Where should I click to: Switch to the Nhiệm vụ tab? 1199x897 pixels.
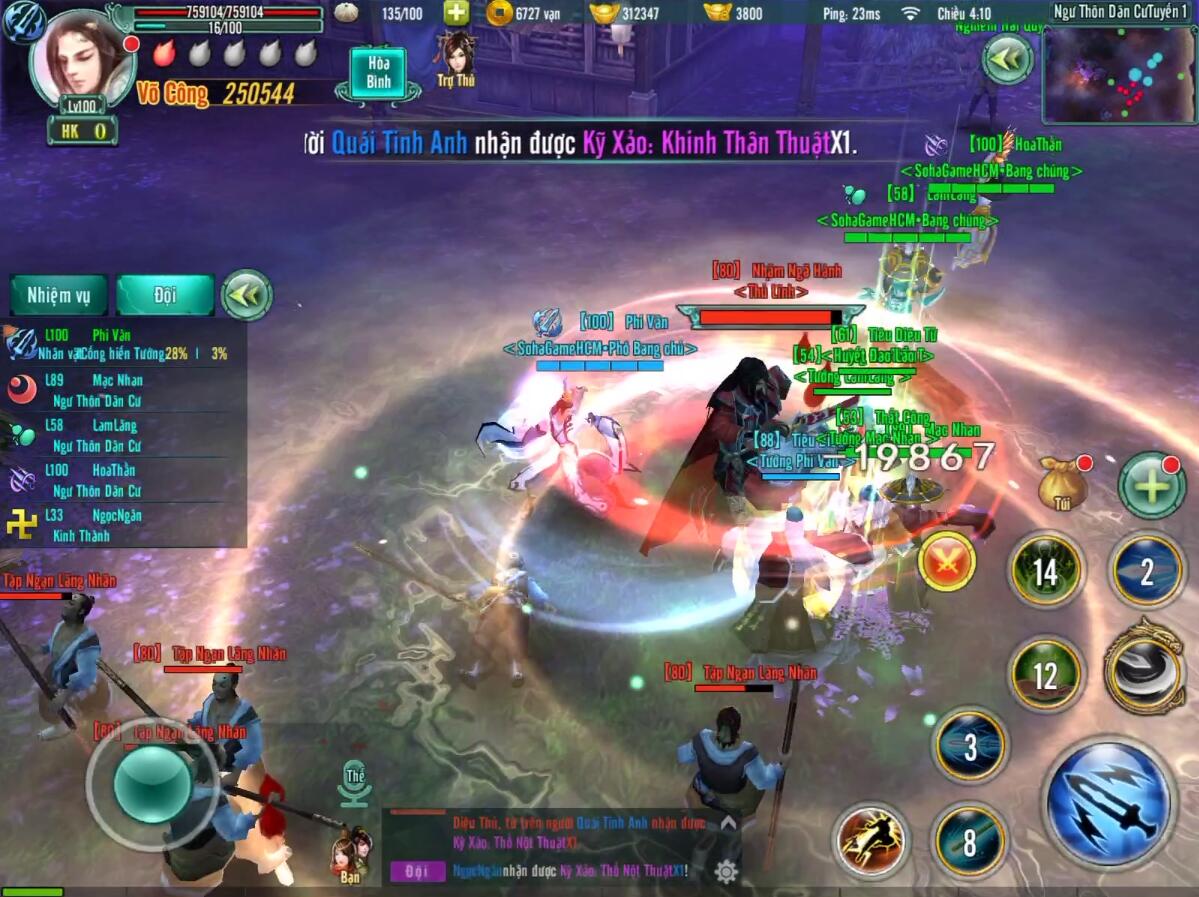(58, 295)
